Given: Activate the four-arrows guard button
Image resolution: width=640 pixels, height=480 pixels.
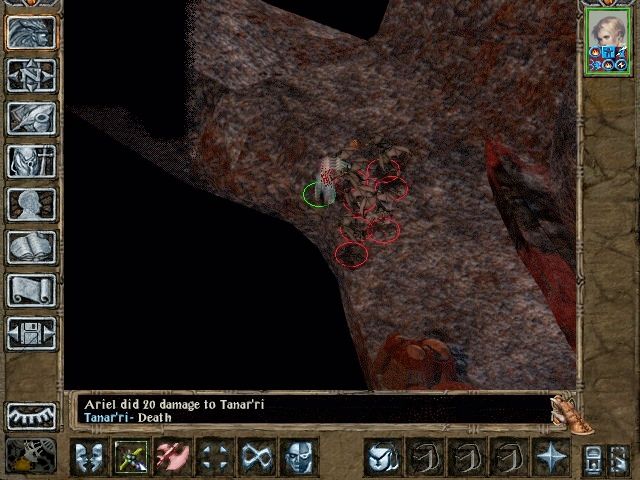Looking at the screenshot, I should (x=215, y=457).
